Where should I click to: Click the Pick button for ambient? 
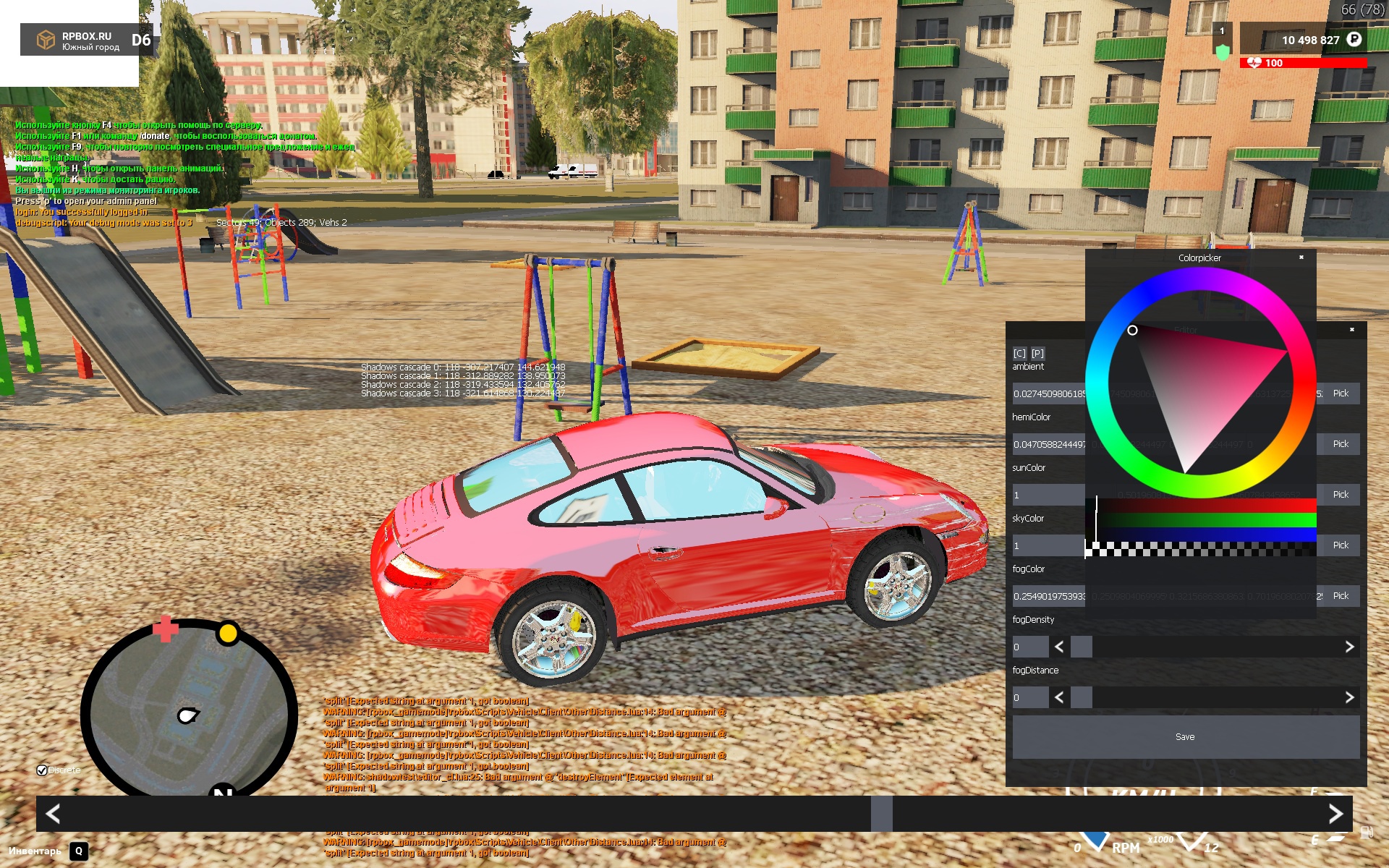[x=1340, y=393]
